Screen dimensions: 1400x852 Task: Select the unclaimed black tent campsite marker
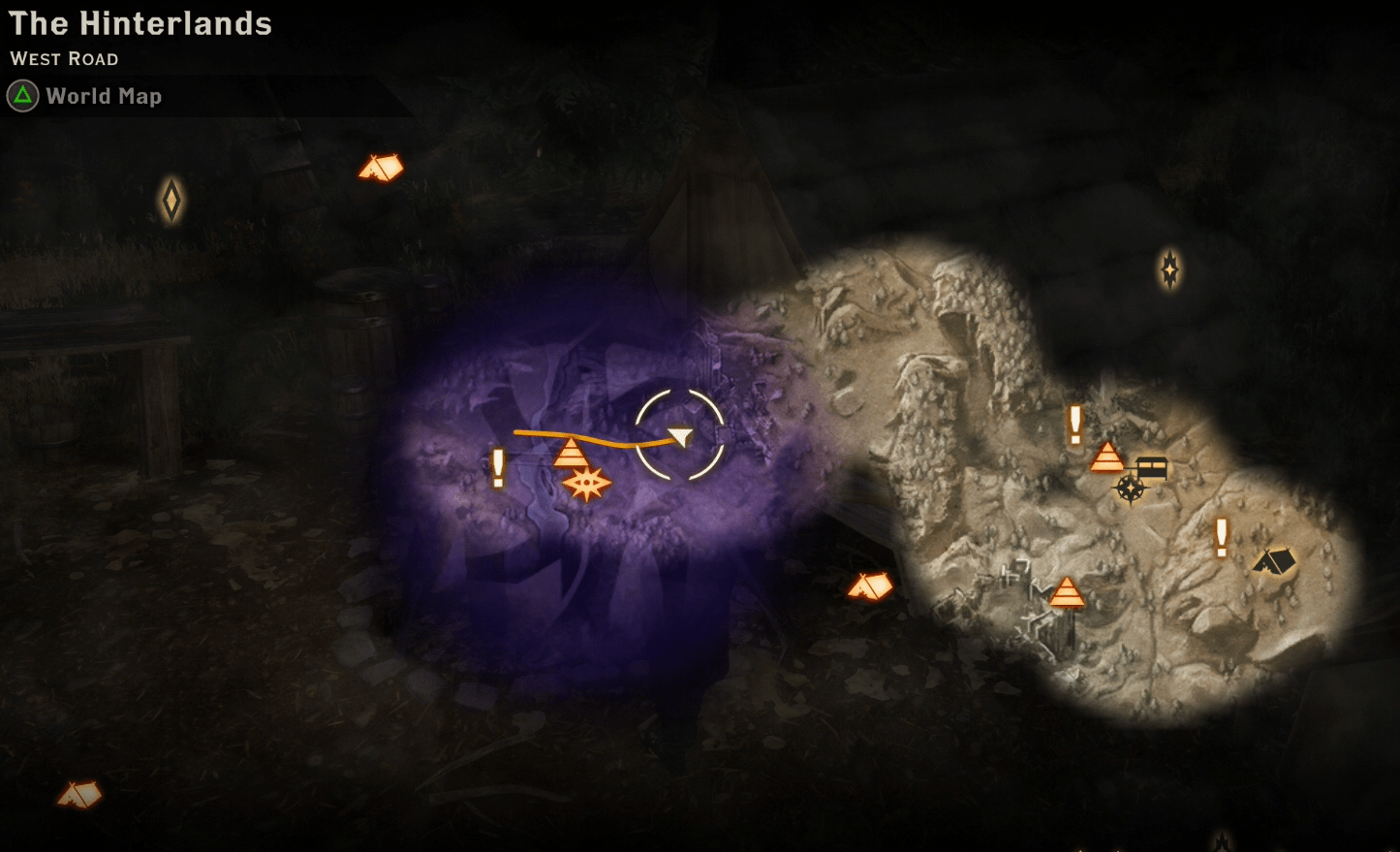click(x=1274, y=560)
